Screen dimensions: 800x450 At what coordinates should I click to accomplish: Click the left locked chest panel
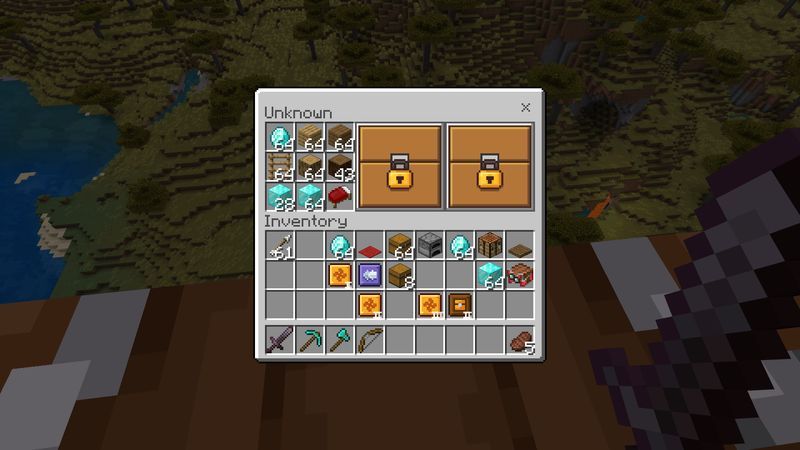tap(399, 167)
